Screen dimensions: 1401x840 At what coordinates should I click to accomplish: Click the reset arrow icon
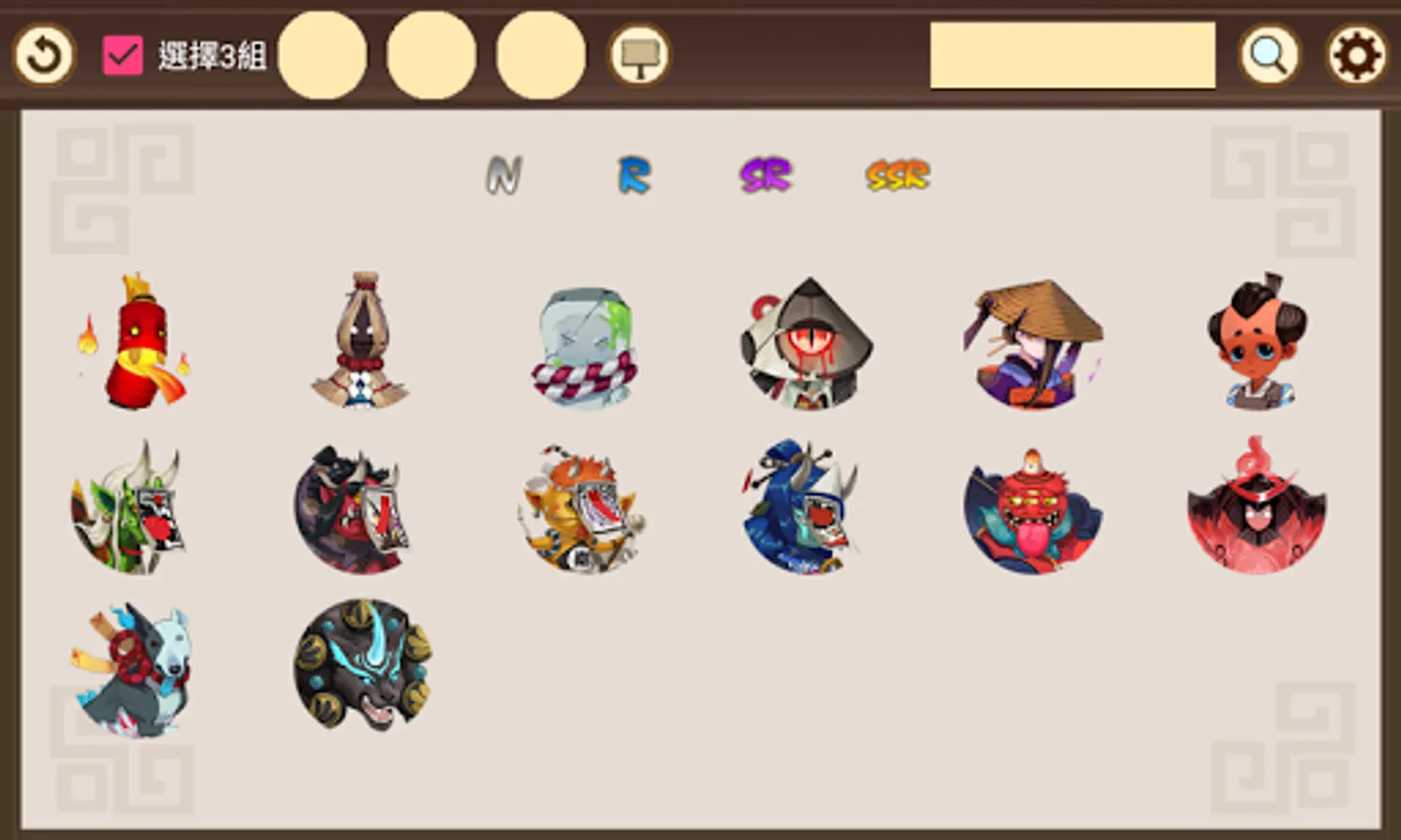43,55
